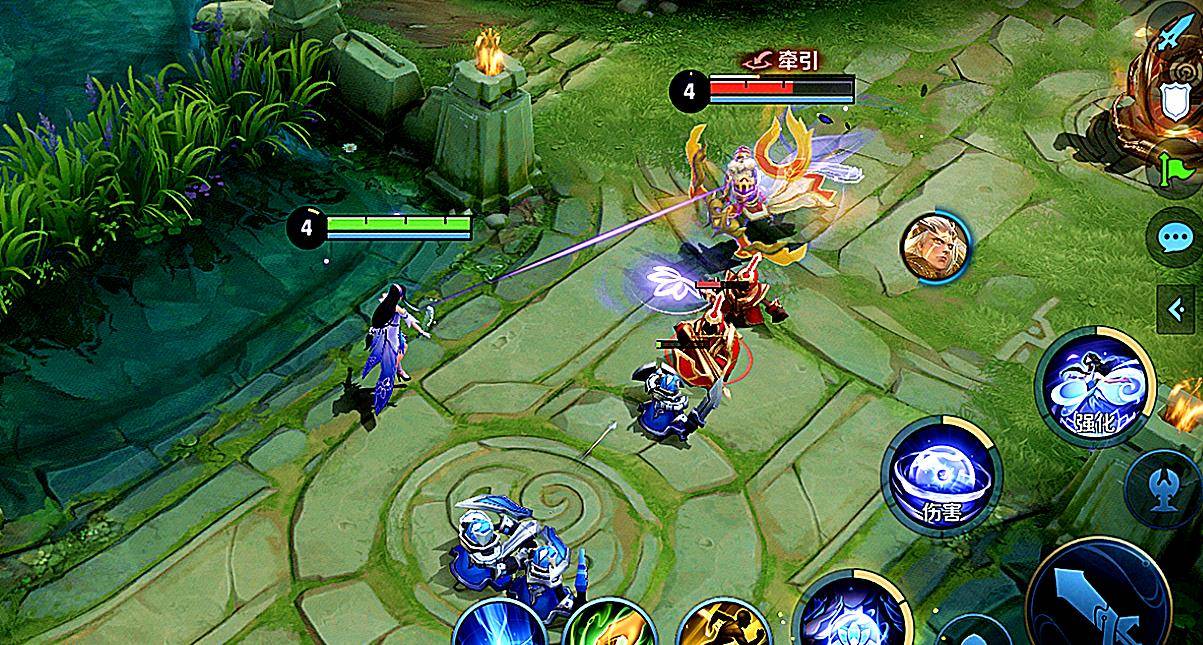This screenshot has width=1203, height=645.
Task: Collapse the side panel arrow
Action: 1177,310
